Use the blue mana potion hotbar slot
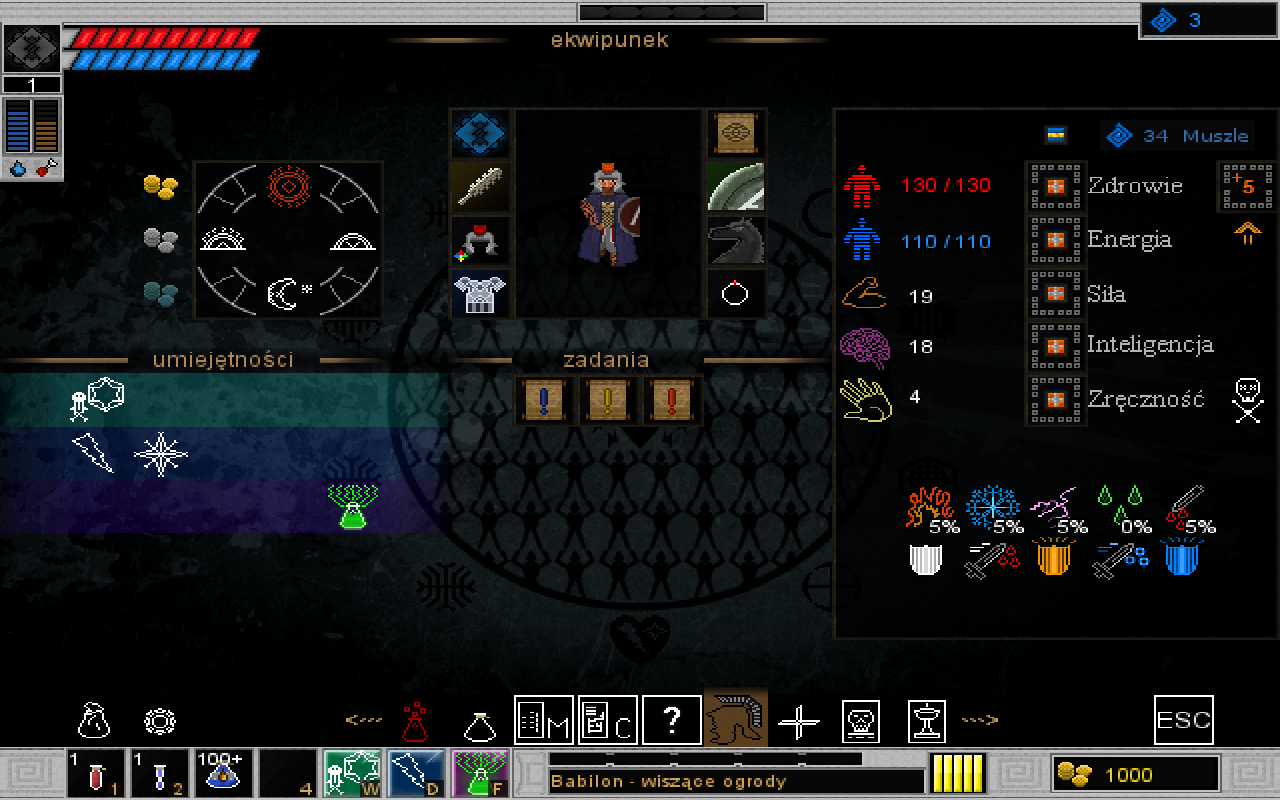The image size is (1280, 800). (x=160, y=774)
